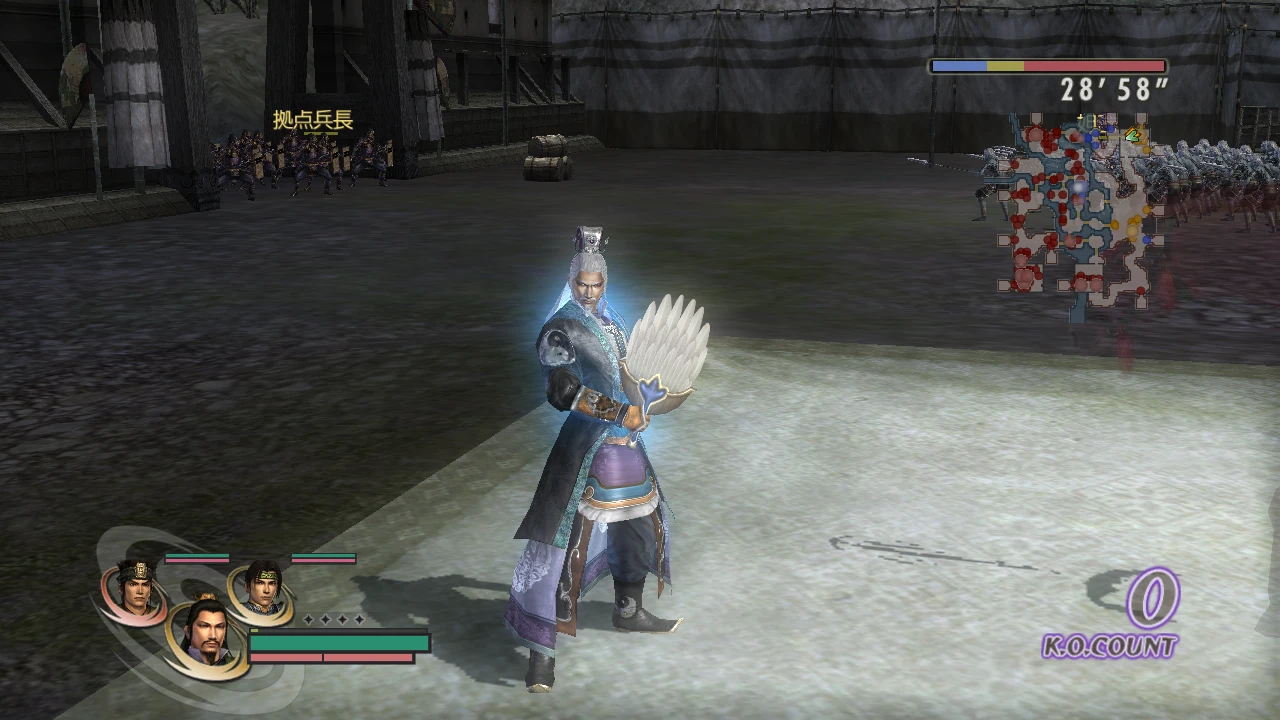
Task: Select the glowing orb marker on the minimap
Action: point(1078,188)
